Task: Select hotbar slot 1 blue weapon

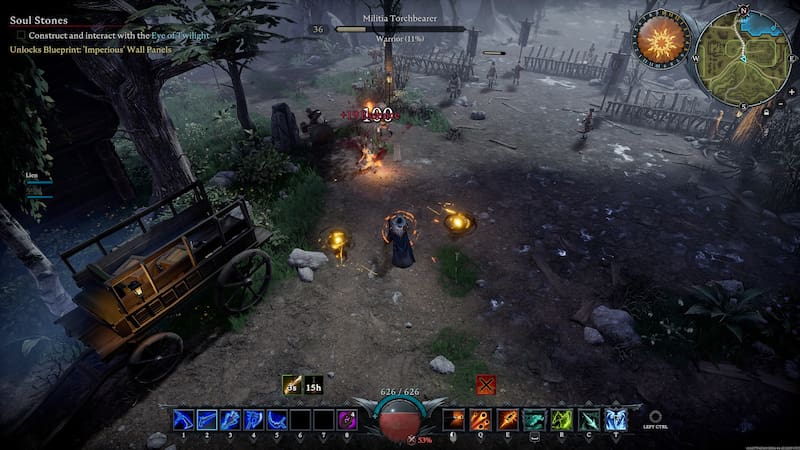Action: pos(183,420)
